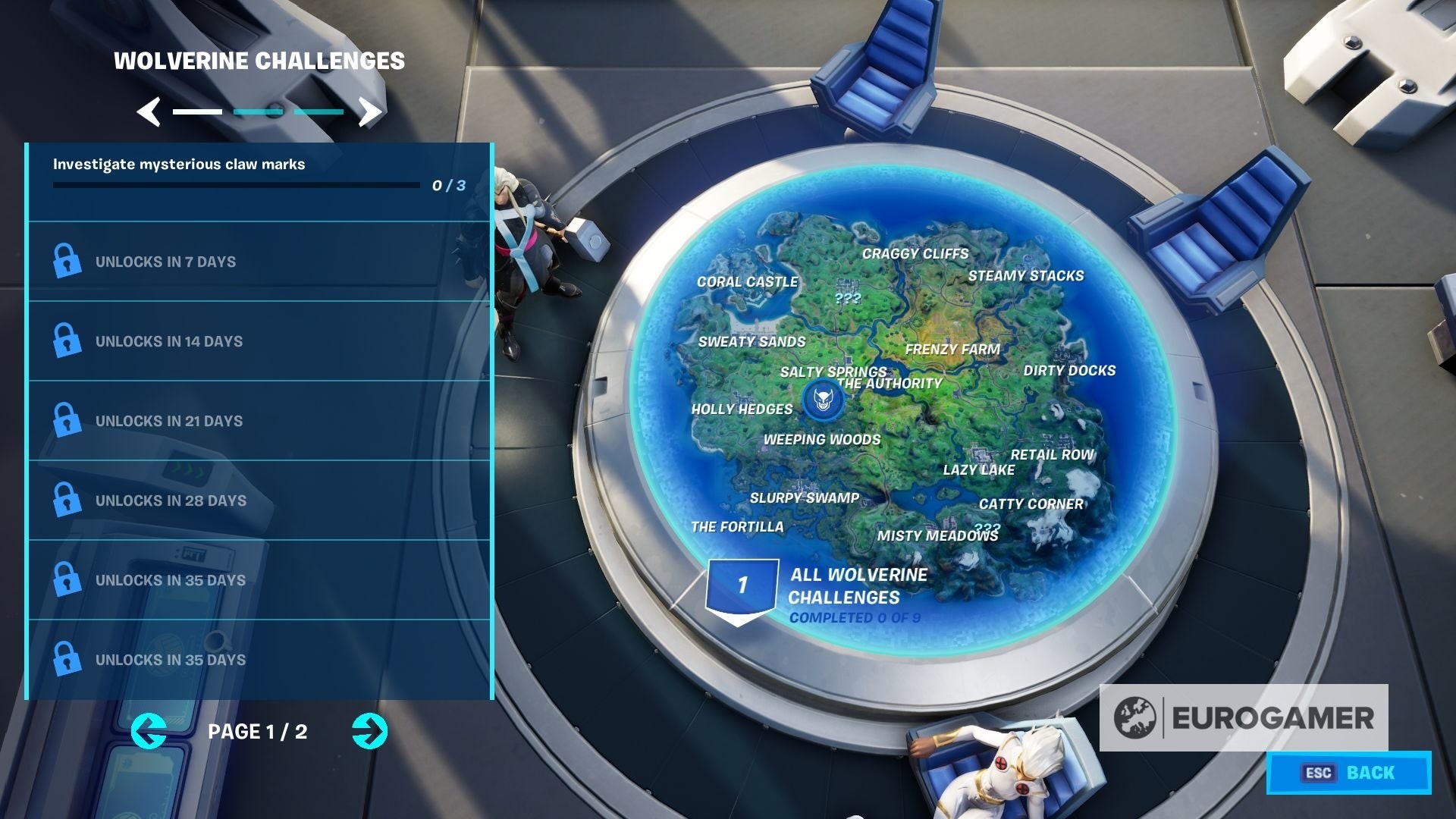Select Investigate mysterious claw marks challenge

coord(259,182)
